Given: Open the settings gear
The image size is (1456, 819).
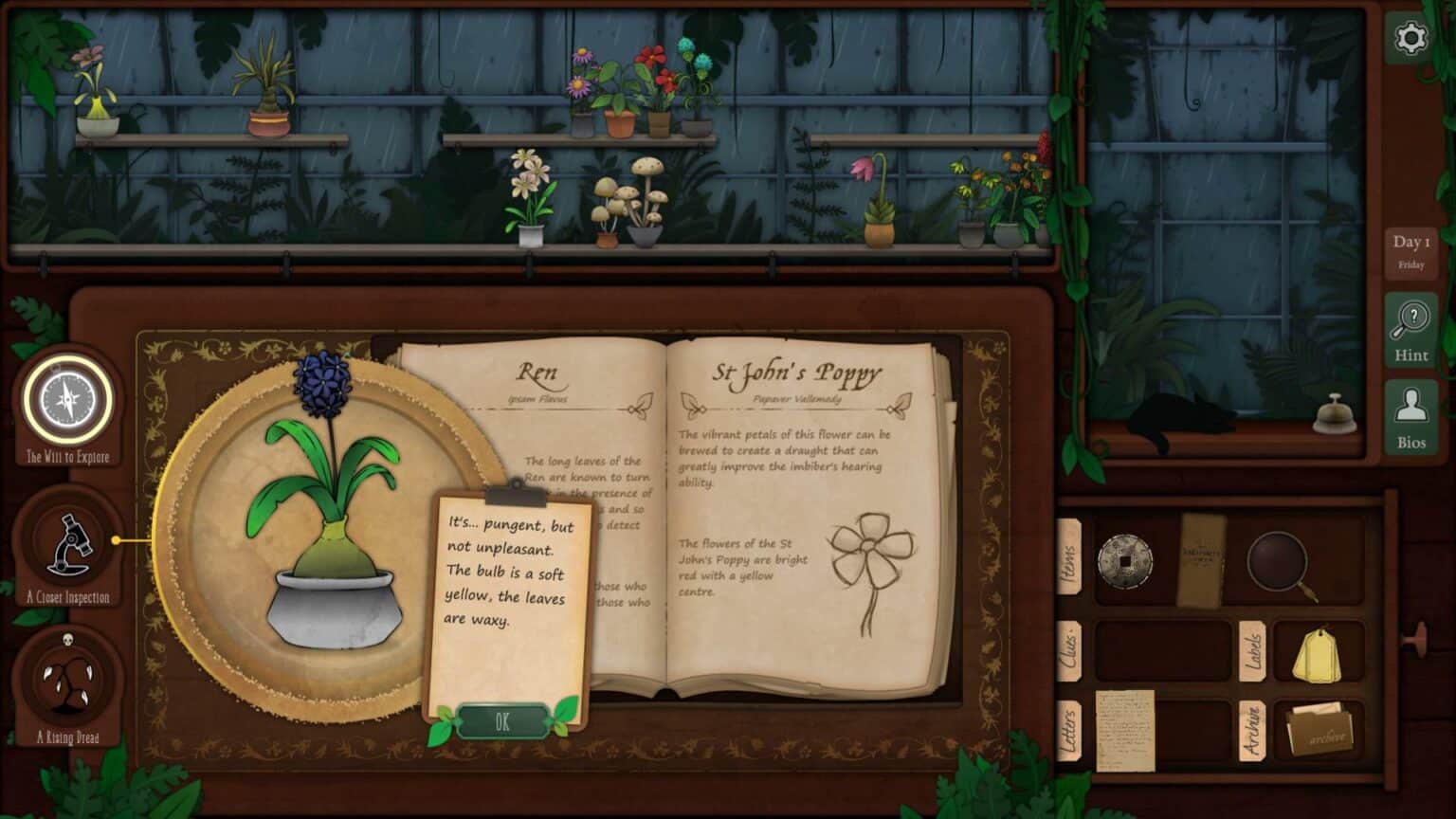Looking at the screenshot, I should (1410, 38).
